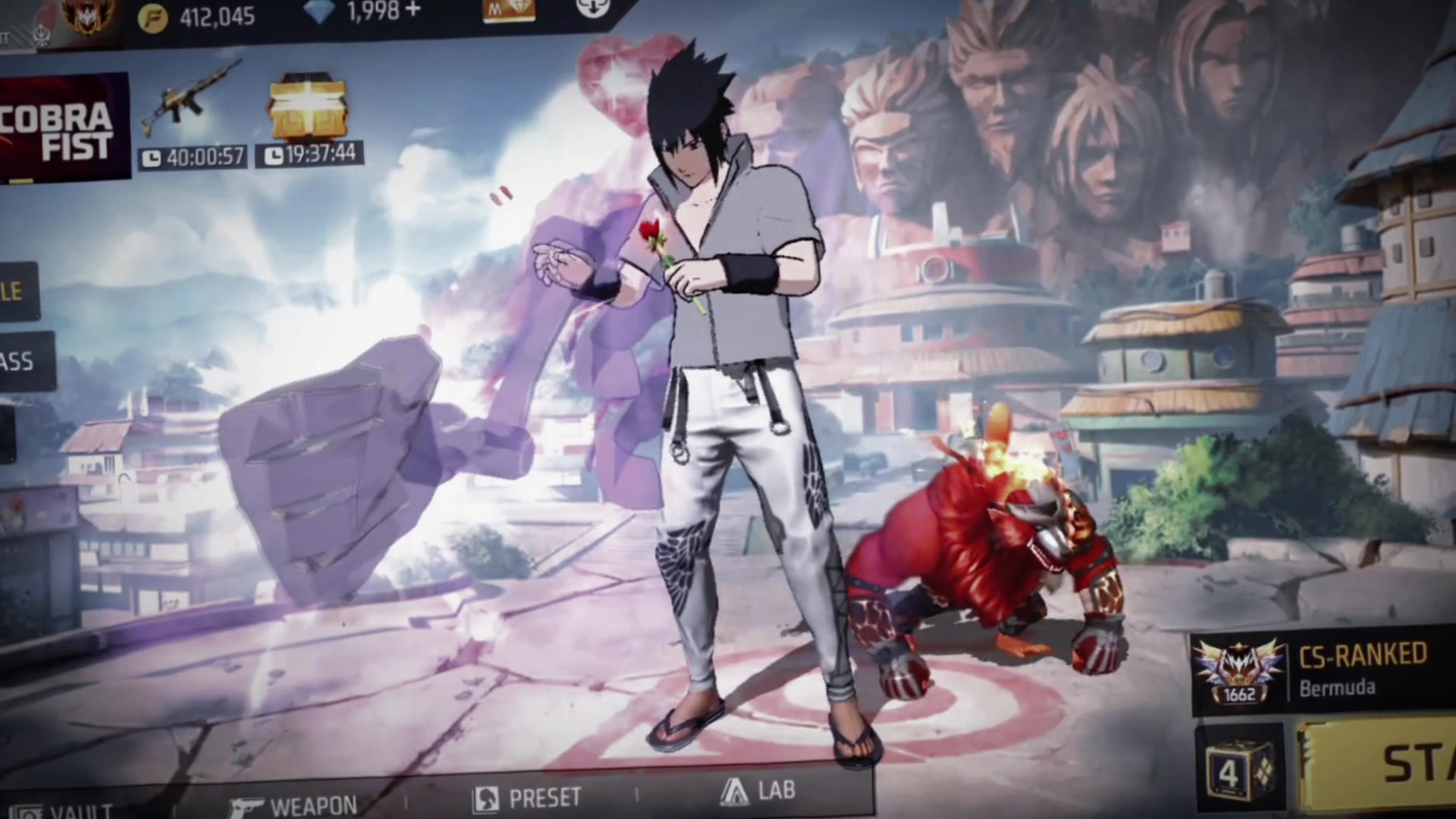Screen dimensions: 1456x819
Task: Open the gold coin balance
Action: (x=197, y=17)
